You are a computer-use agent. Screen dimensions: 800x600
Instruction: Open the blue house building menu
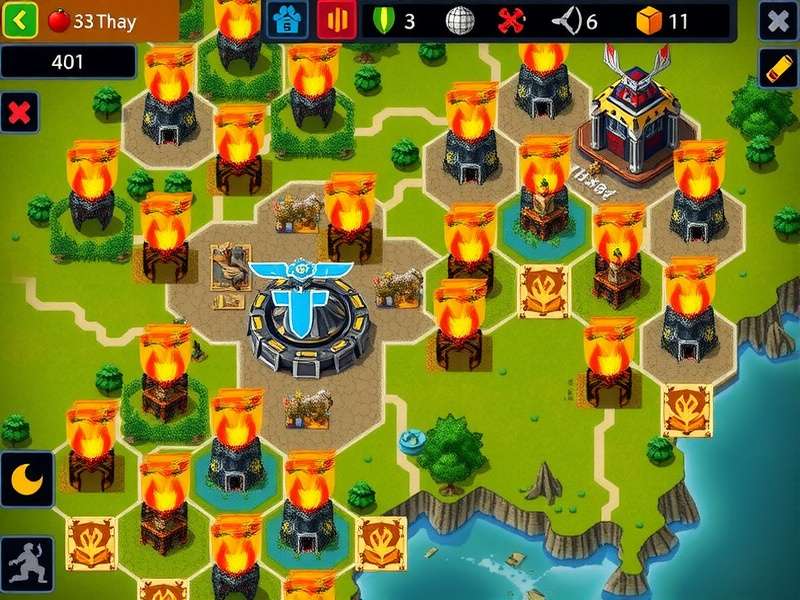(x=289, y=19)
